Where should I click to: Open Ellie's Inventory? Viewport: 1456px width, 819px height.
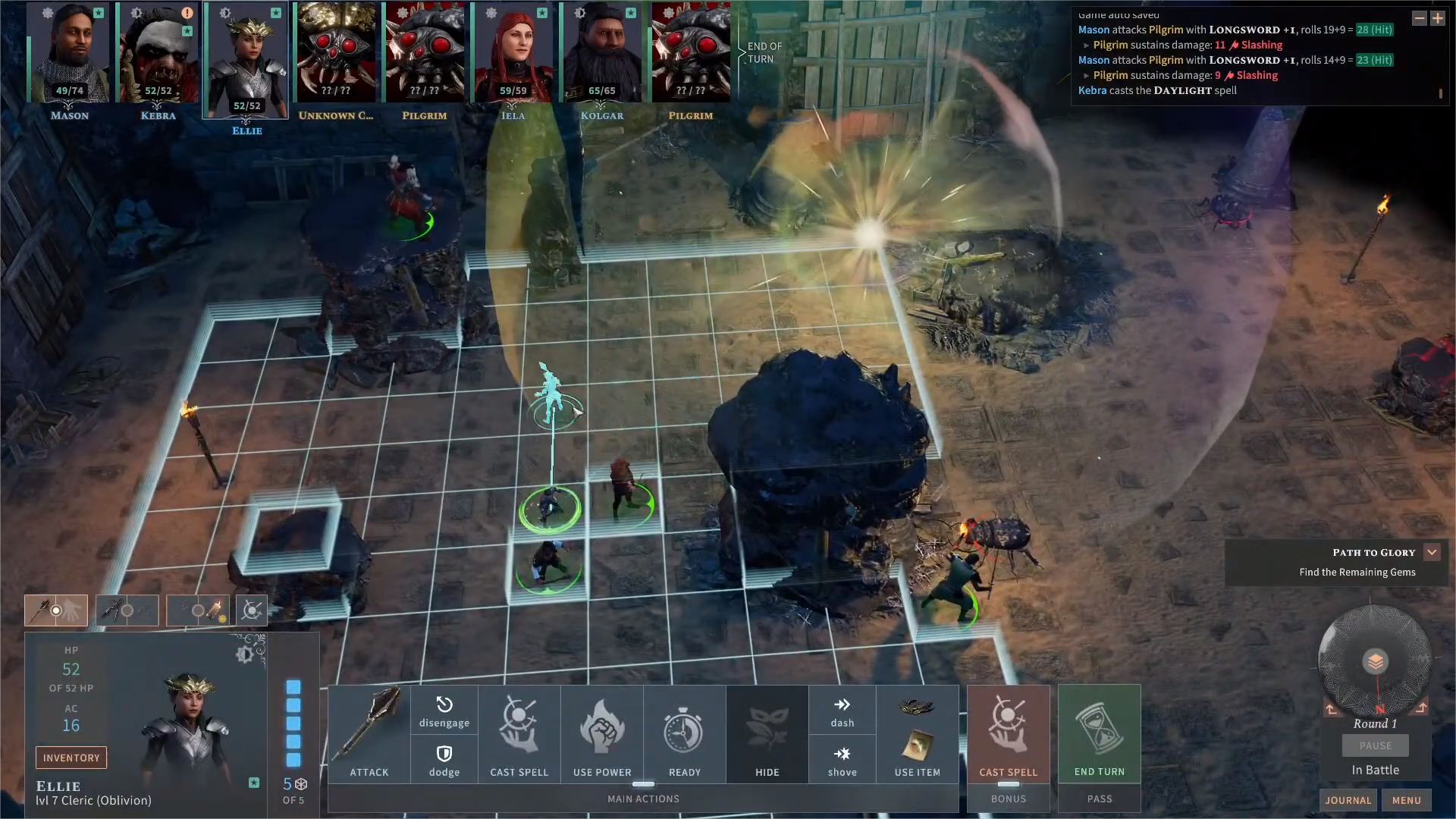click(x=71, y=758)
